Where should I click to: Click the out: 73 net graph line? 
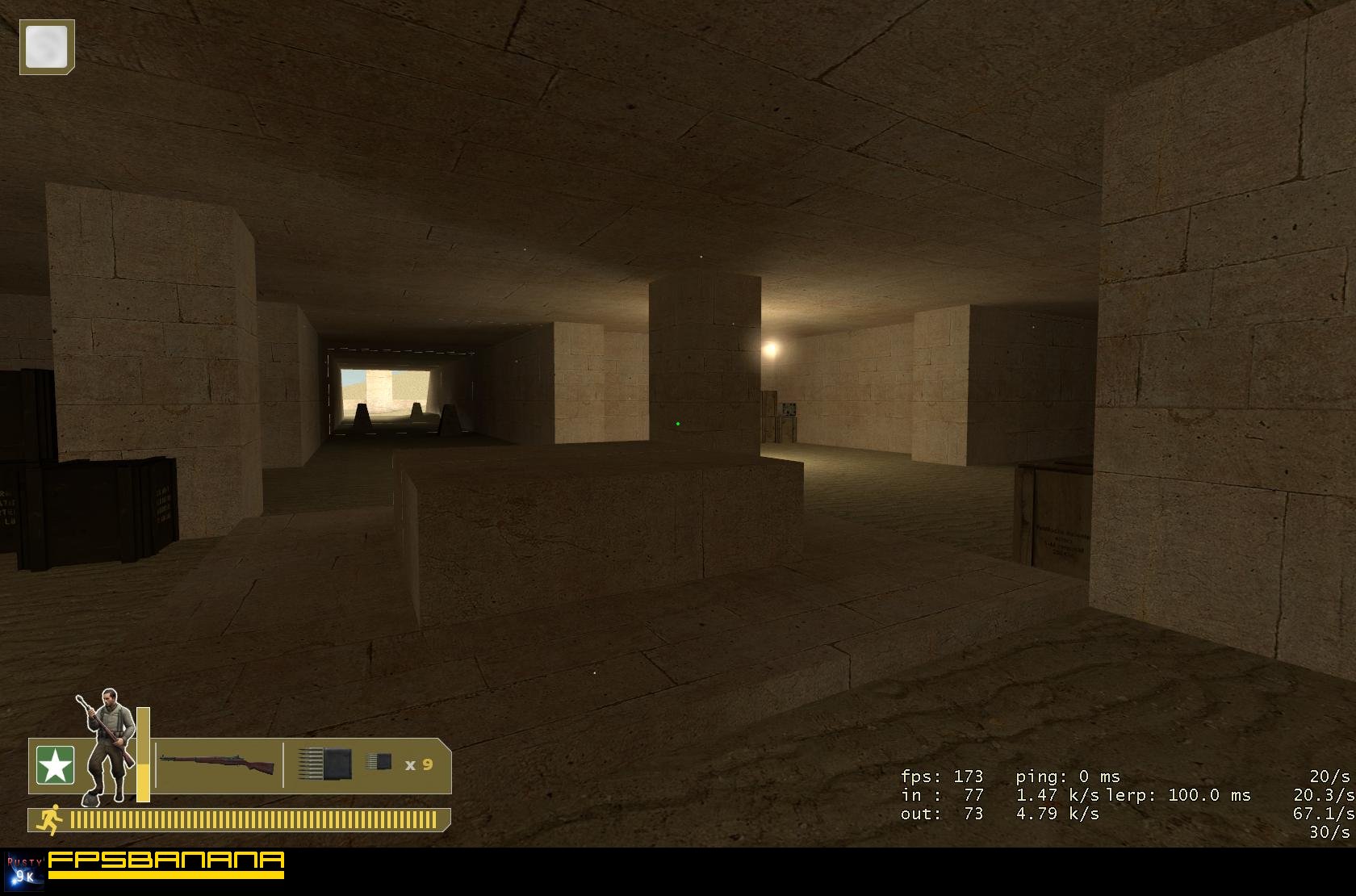(940, 814)
